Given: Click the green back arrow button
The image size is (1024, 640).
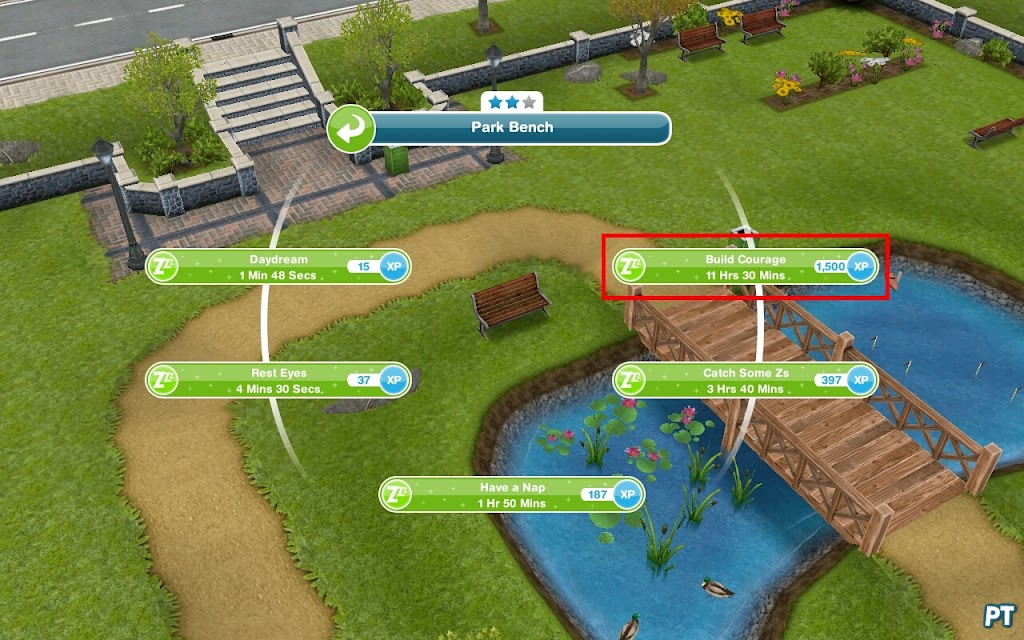Looking at the screenshot, I should tap(351, 128).
